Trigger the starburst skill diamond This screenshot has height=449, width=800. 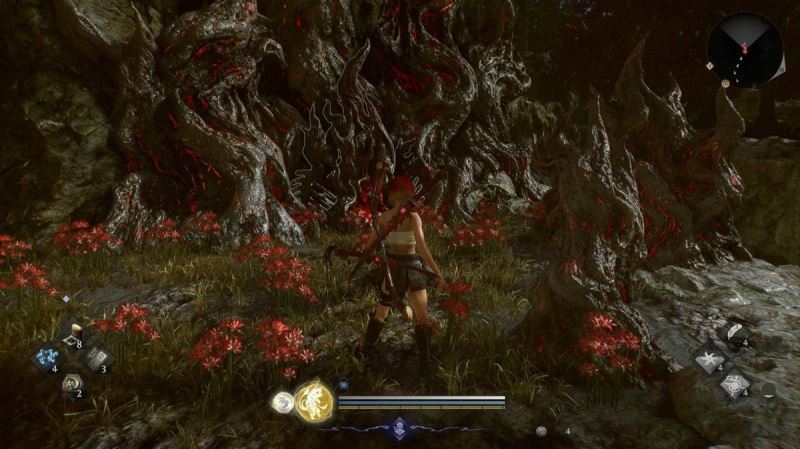click(x=708, y=359)
